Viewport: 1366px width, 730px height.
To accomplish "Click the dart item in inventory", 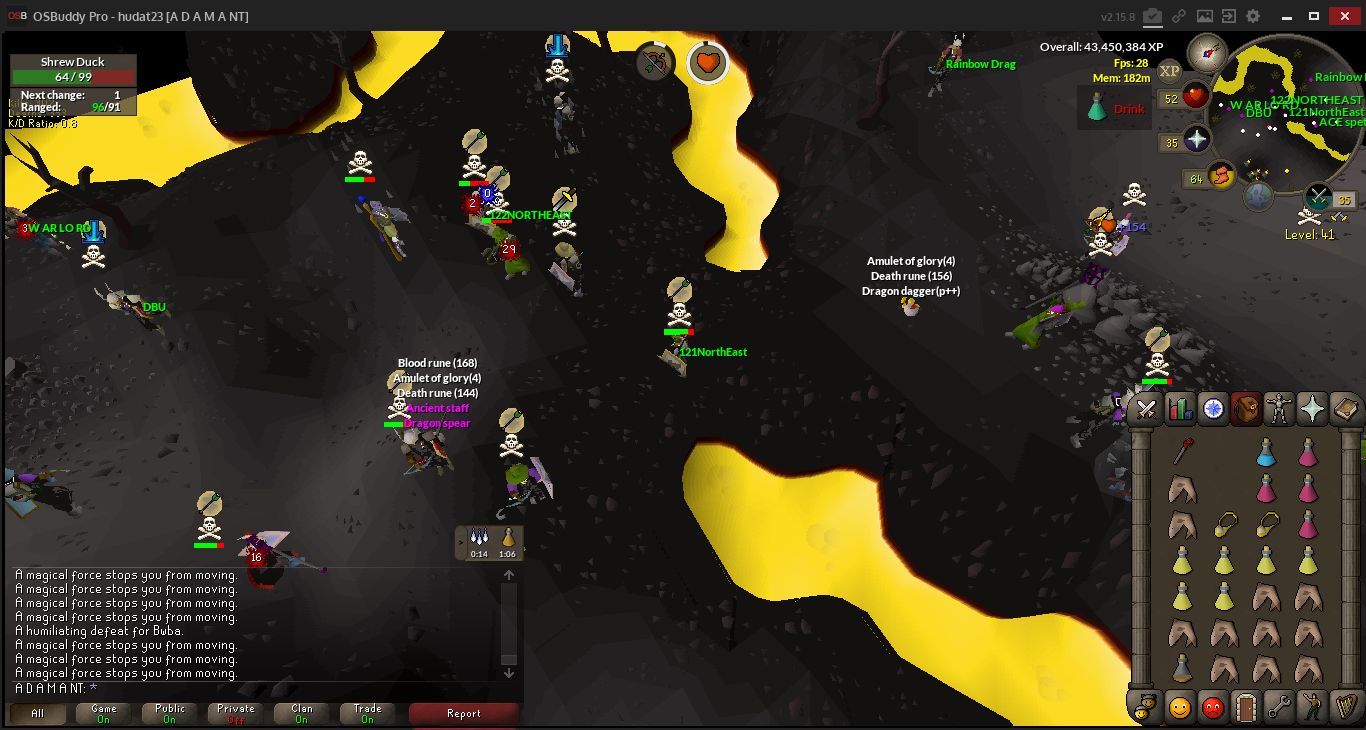I will (x=1182, y=453).
